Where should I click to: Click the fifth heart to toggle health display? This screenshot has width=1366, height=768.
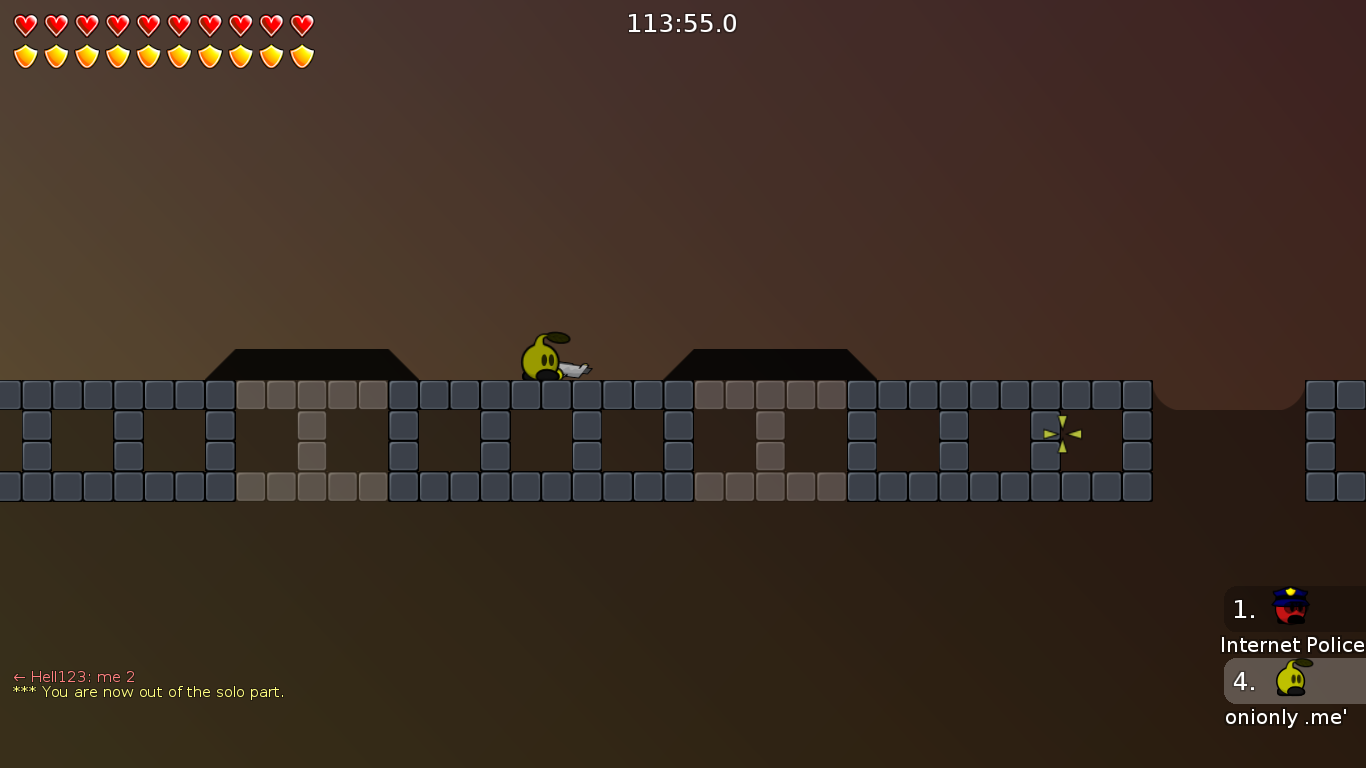click(146, 24)
